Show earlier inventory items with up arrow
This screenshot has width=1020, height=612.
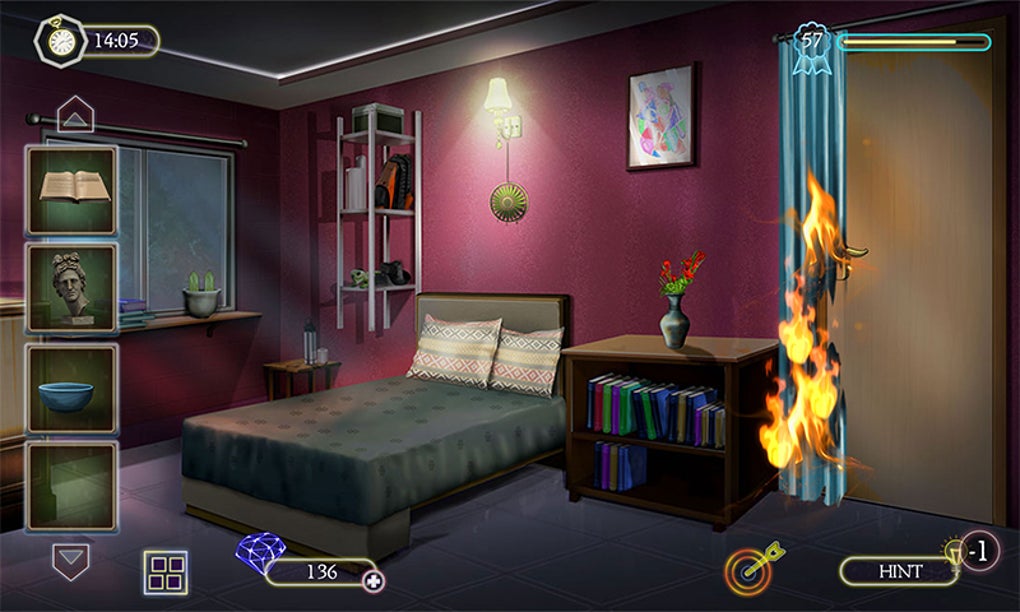[75, 115]
